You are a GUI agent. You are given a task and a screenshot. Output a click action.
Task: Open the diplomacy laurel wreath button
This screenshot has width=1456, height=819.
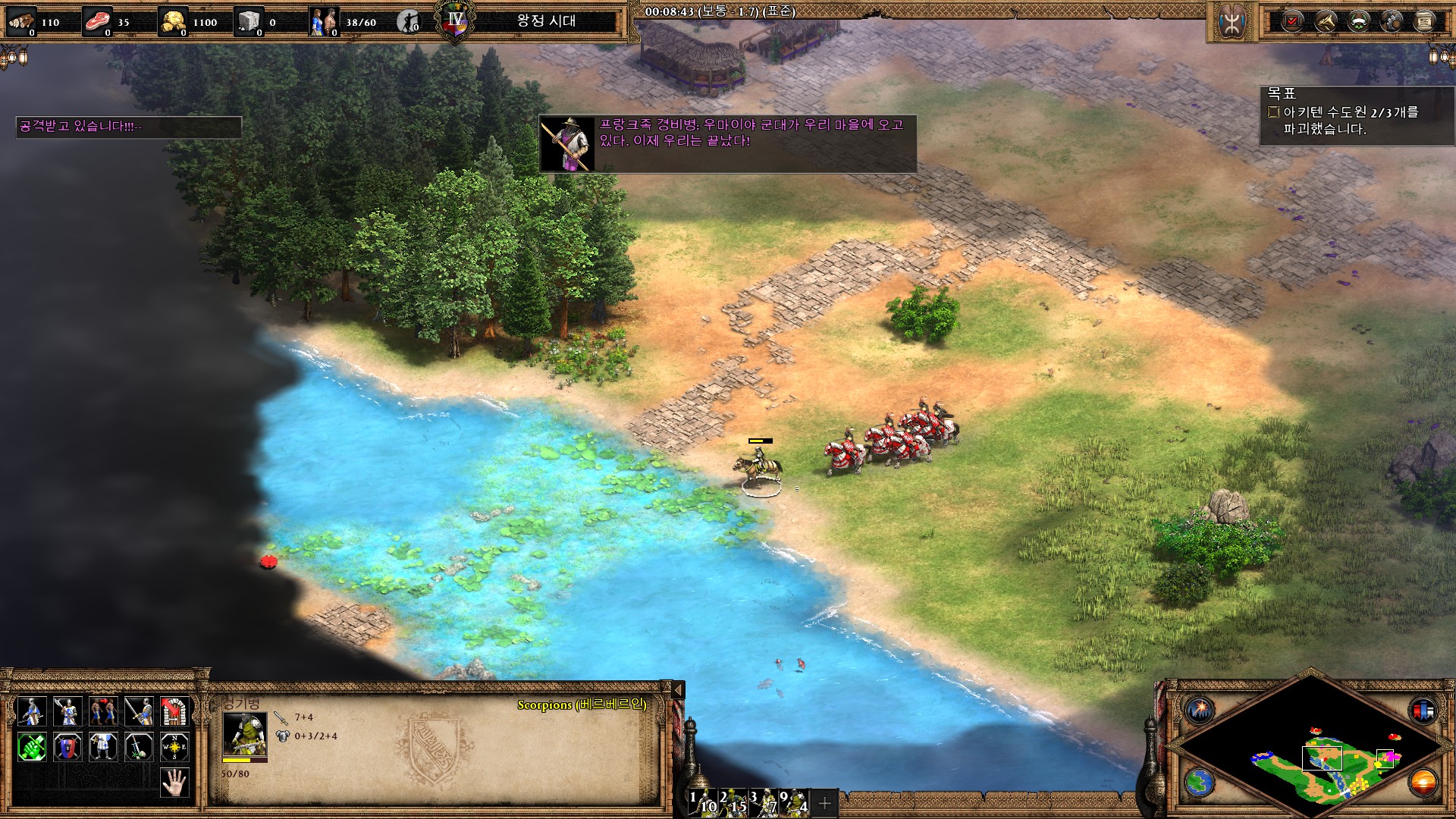[x=1358, y=21]
